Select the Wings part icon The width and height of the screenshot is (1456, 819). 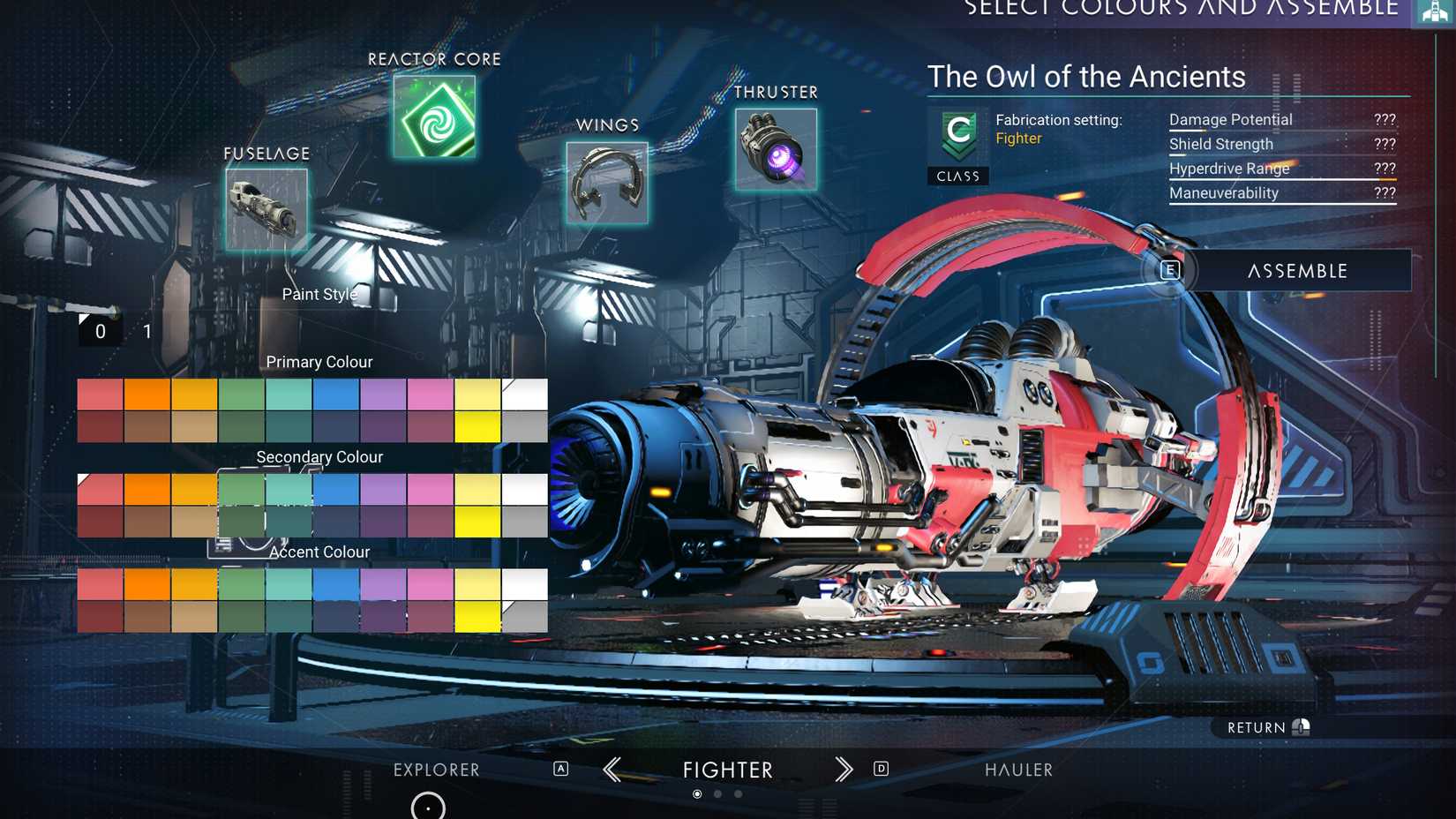[607, 180]
